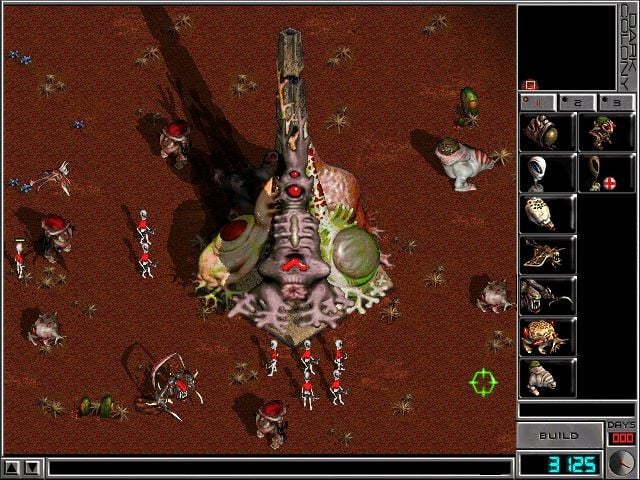Click the day-night clock dial
640x480 pixels.
coord(620,463)
